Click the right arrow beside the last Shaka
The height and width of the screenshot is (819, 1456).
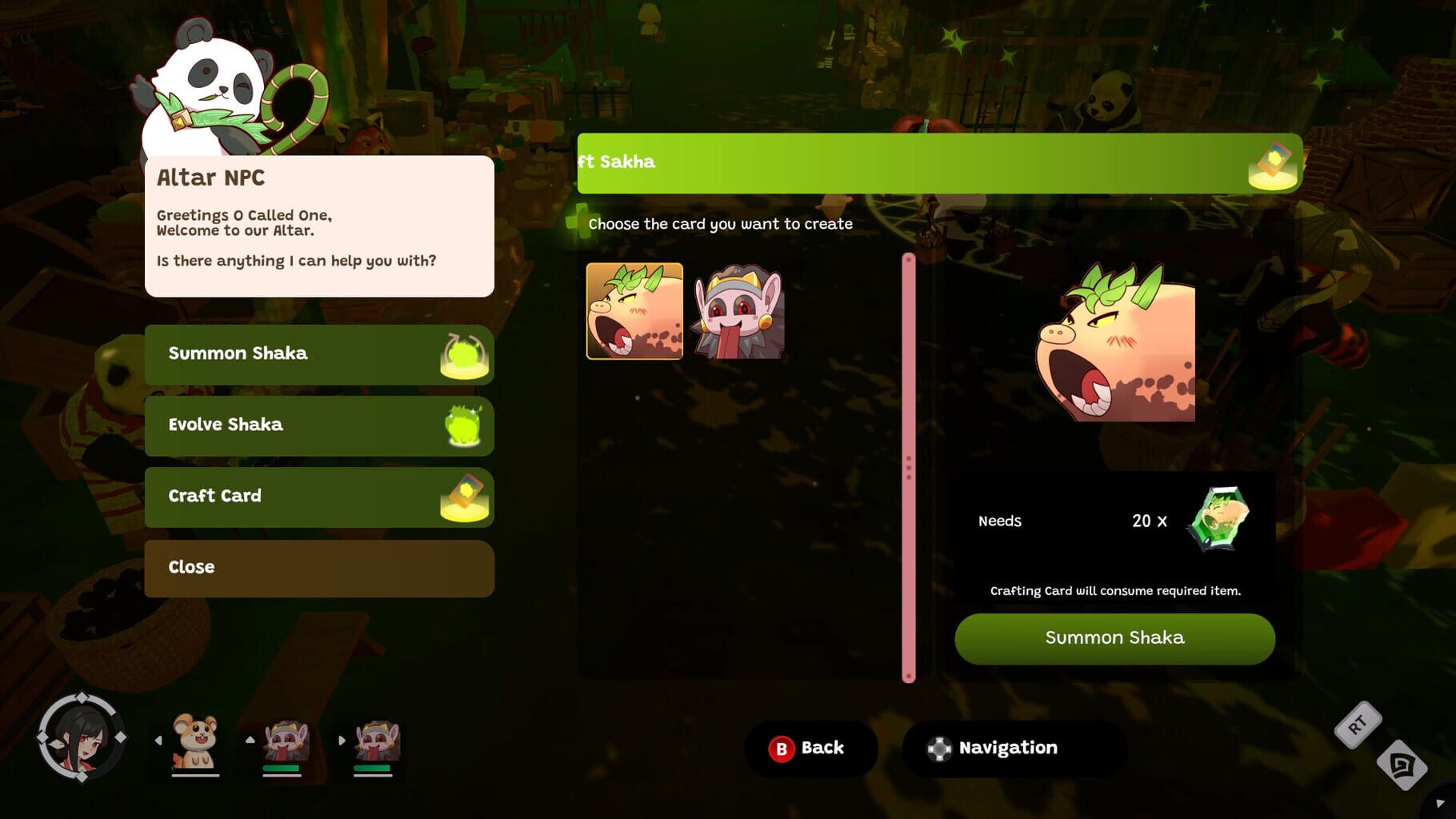pos(342,741)
